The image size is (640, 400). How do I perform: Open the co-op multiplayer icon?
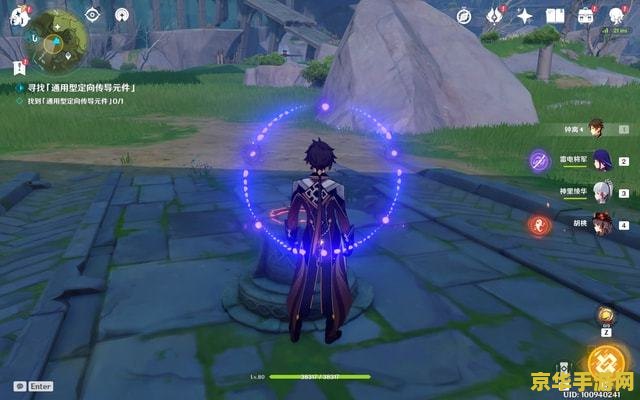click(121, 14)
